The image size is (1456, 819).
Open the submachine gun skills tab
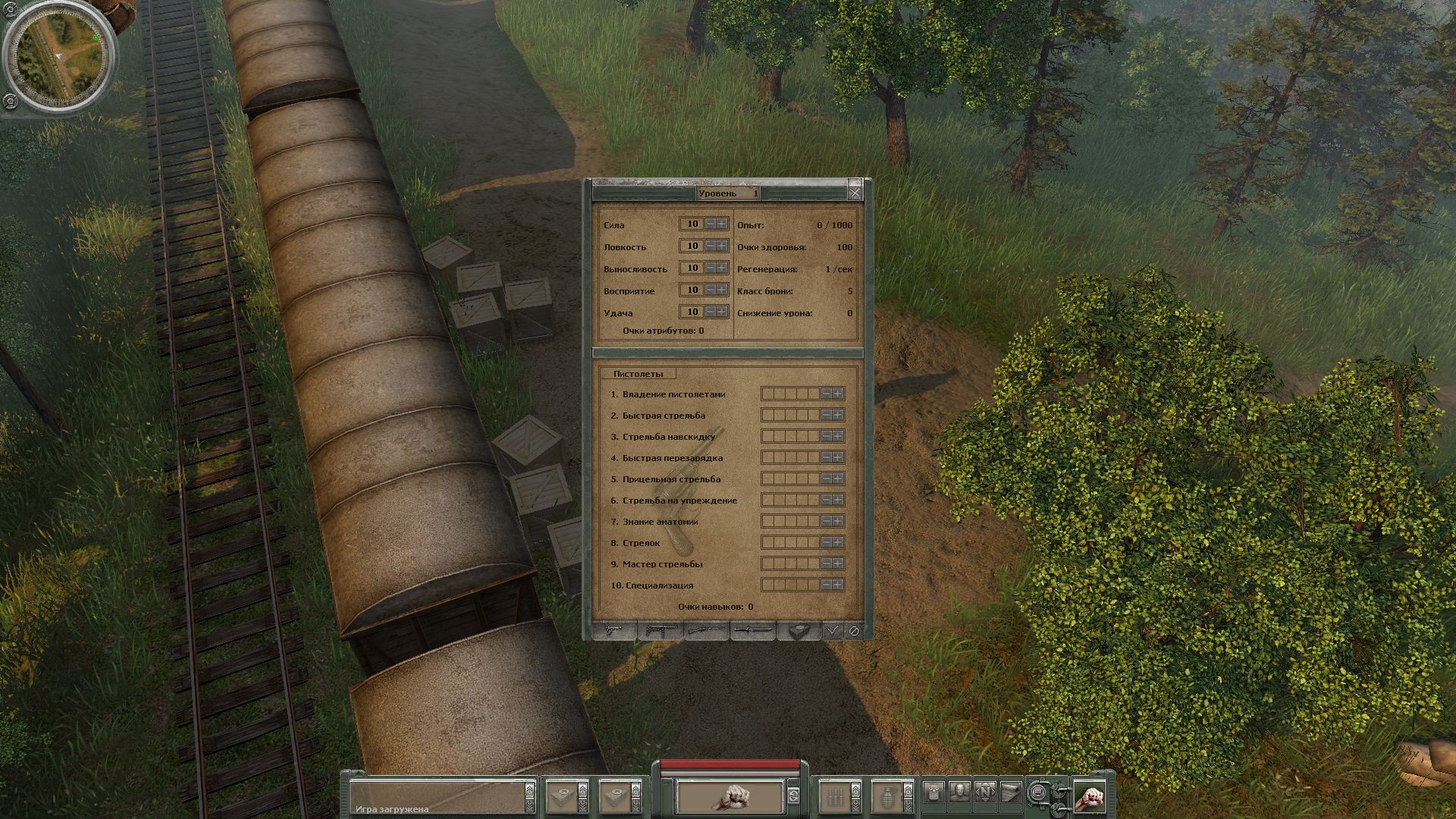pos(661,630)
